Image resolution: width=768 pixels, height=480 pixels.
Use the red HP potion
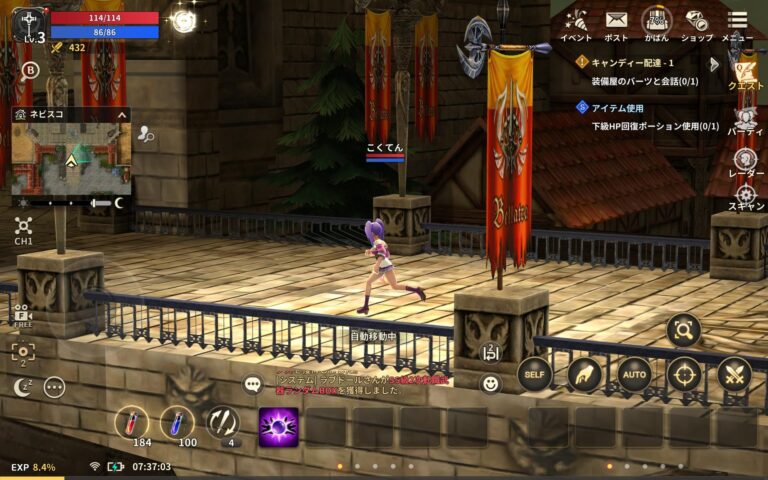pyautogui.click(x=130, y=422)
